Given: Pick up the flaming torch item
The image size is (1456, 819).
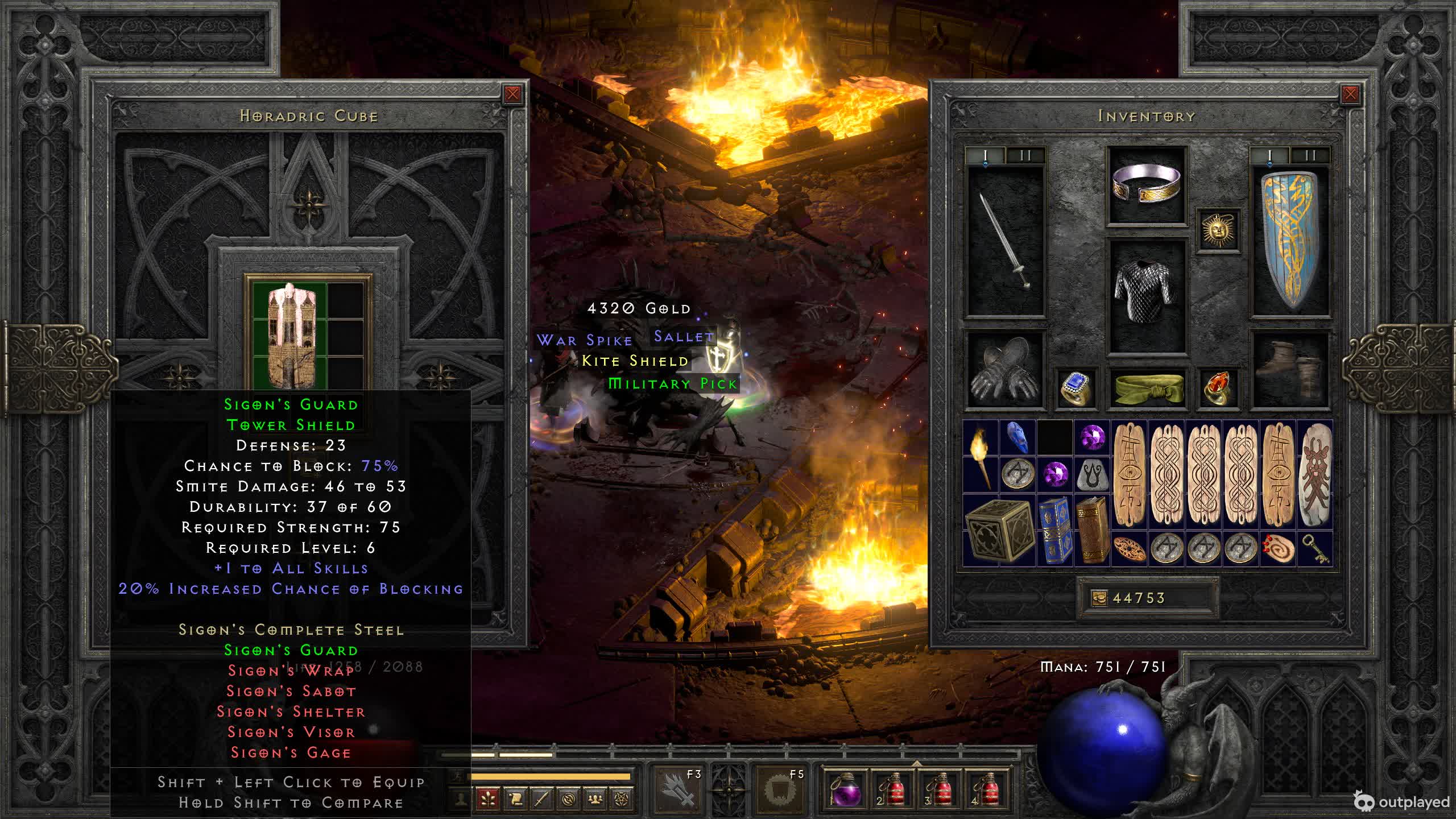Looking at the screenshot, I should [981, 456].
